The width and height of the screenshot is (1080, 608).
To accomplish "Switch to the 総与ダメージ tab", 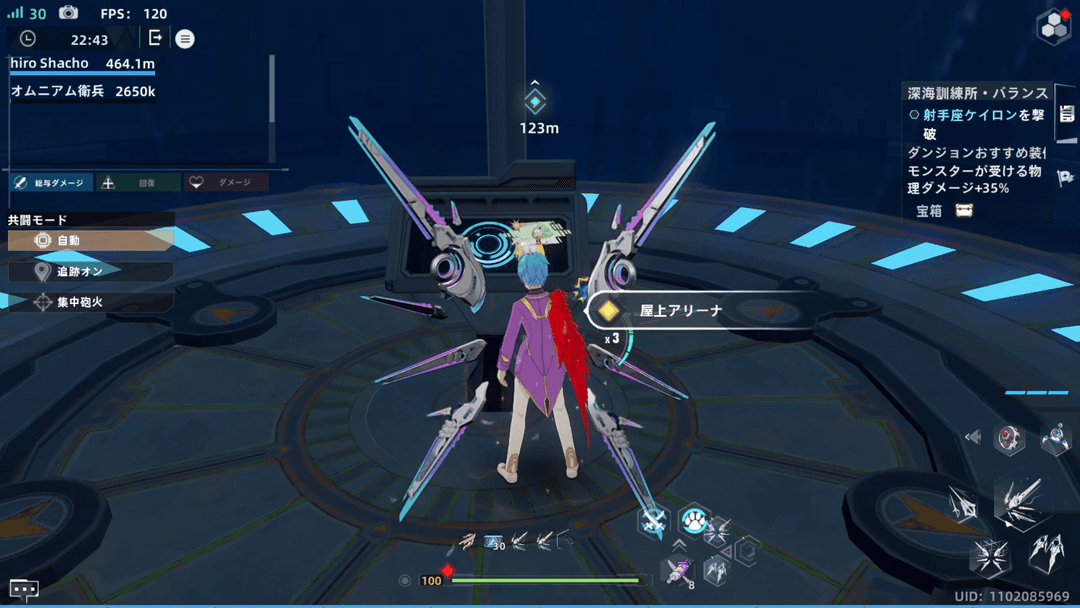I will coord(51,183).
